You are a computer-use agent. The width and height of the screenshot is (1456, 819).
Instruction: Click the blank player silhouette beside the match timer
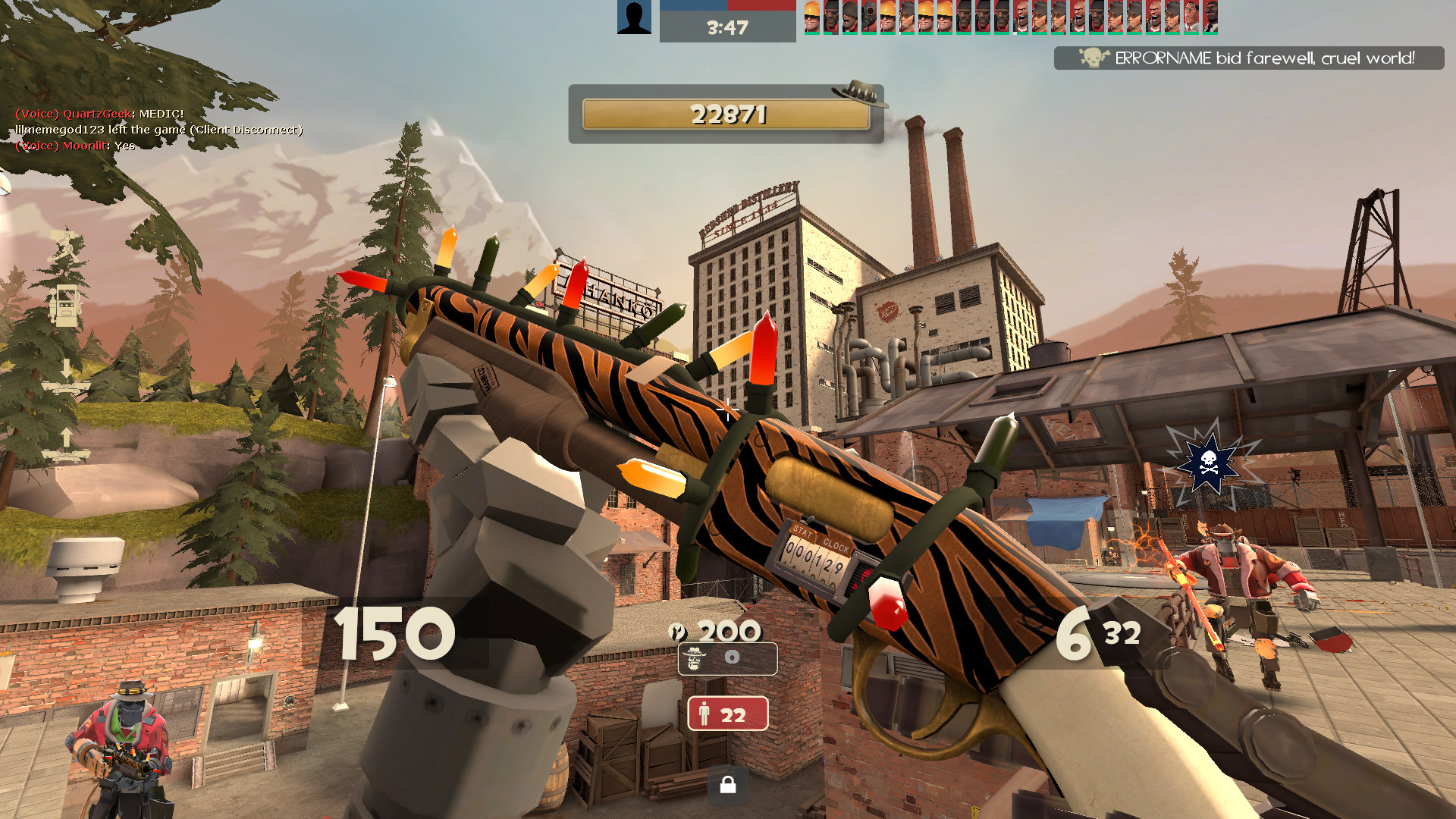tap(634, 16)
